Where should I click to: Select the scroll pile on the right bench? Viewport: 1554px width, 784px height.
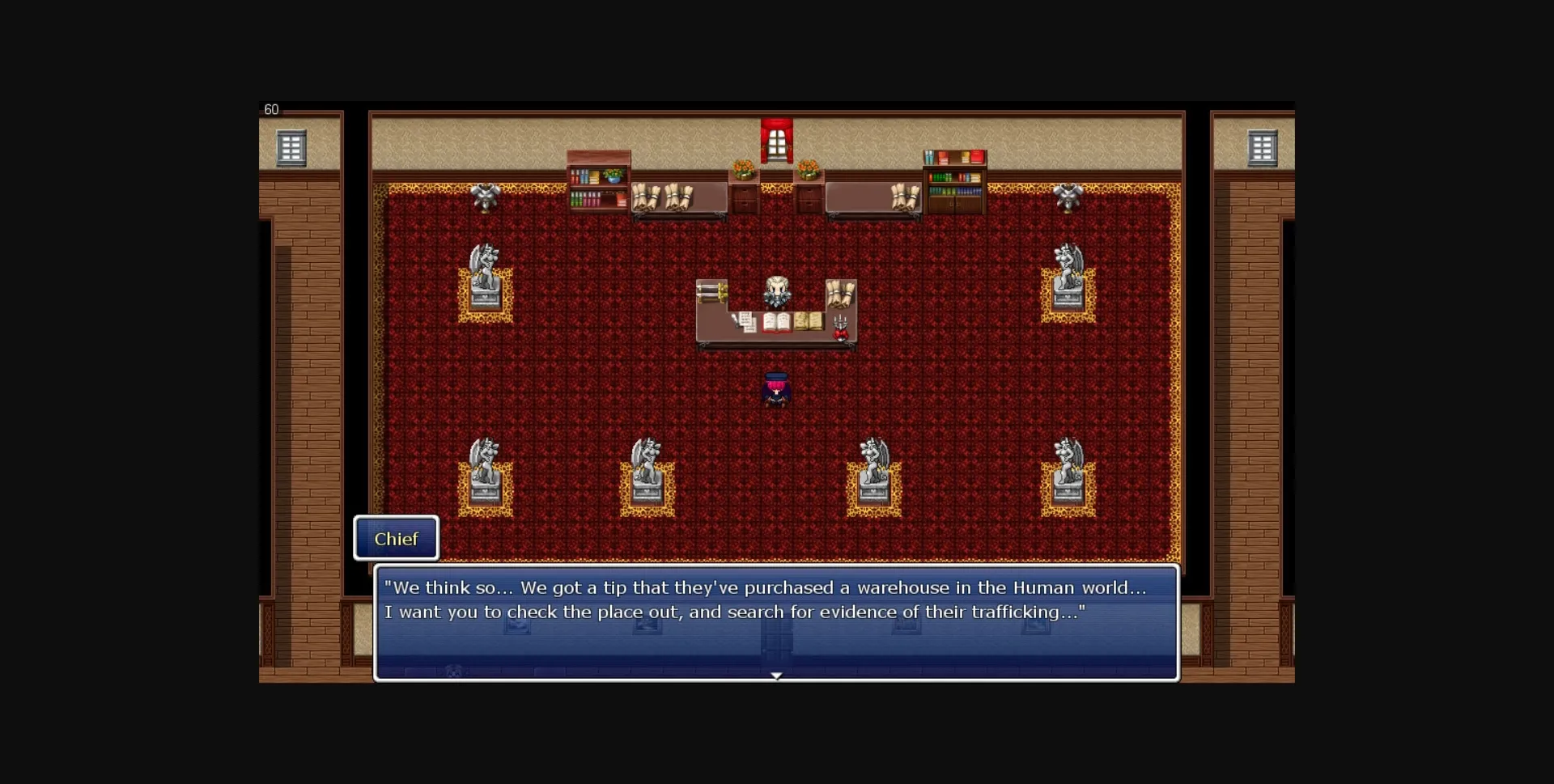pyautogui.click(x=904, y=197)
